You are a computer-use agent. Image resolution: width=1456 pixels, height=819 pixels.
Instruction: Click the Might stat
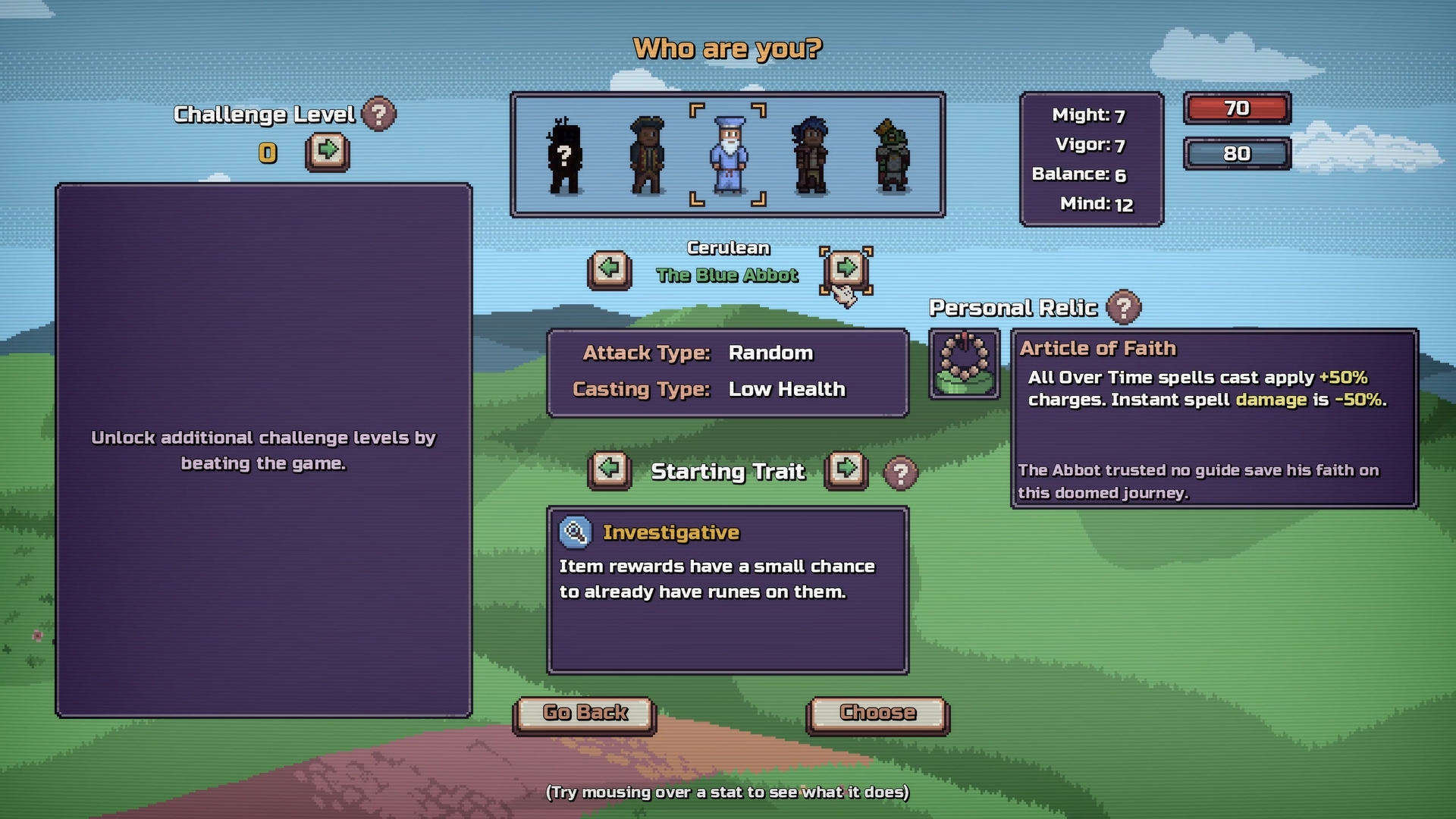click(x=1088, y=115)
